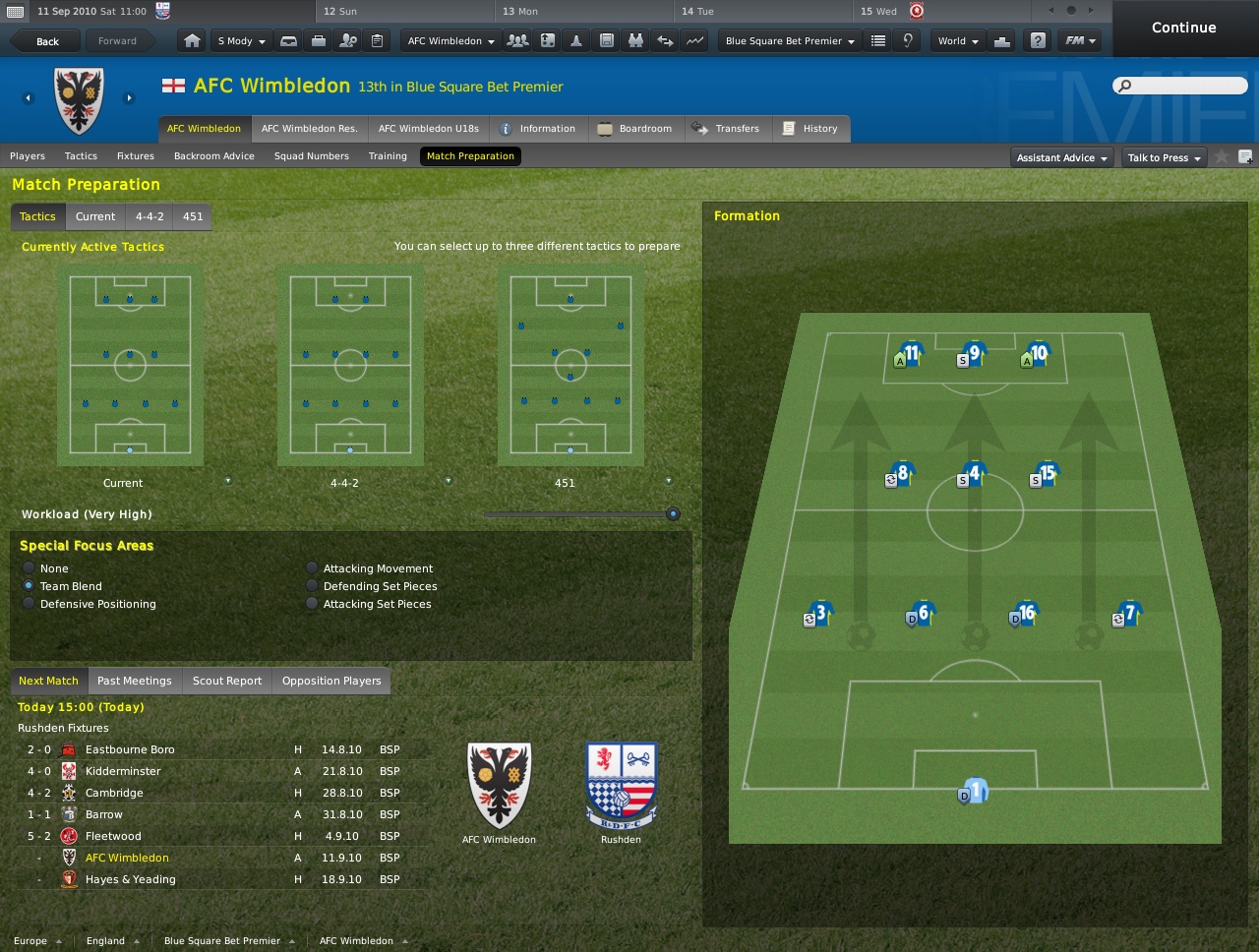Select the Team Blend focus area
This screenshot has height=952, width=1259.
click(30, 586)
